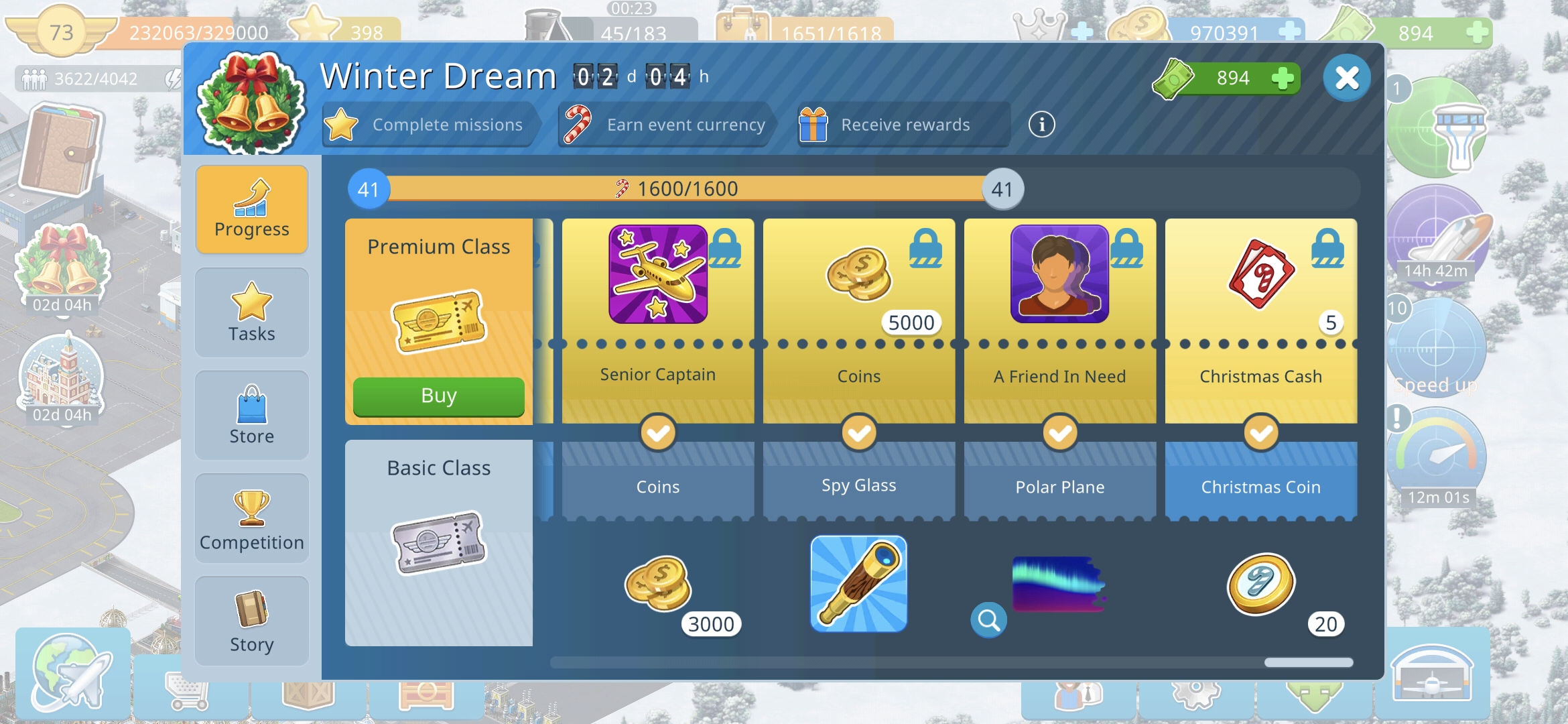Open the Store tab
The image size is (1568, 724).
pos(251,416)
